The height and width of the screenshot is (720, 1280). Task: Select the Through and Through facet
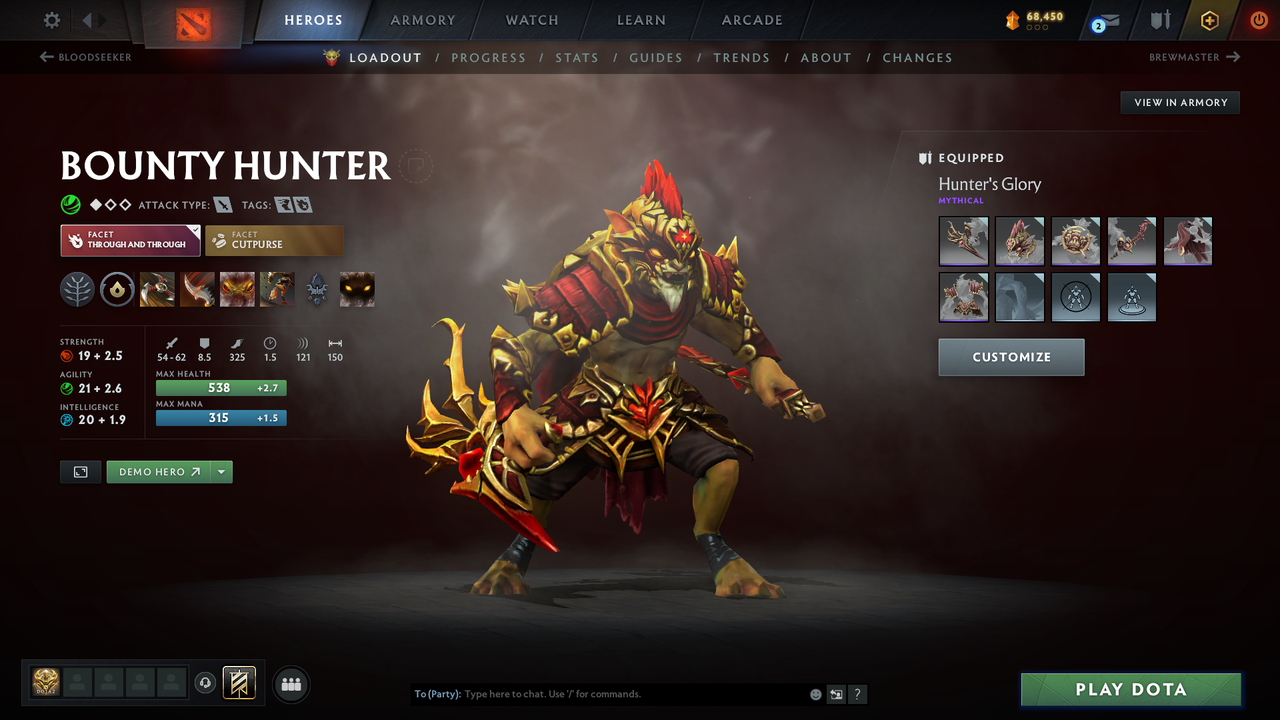click(130, 240)
